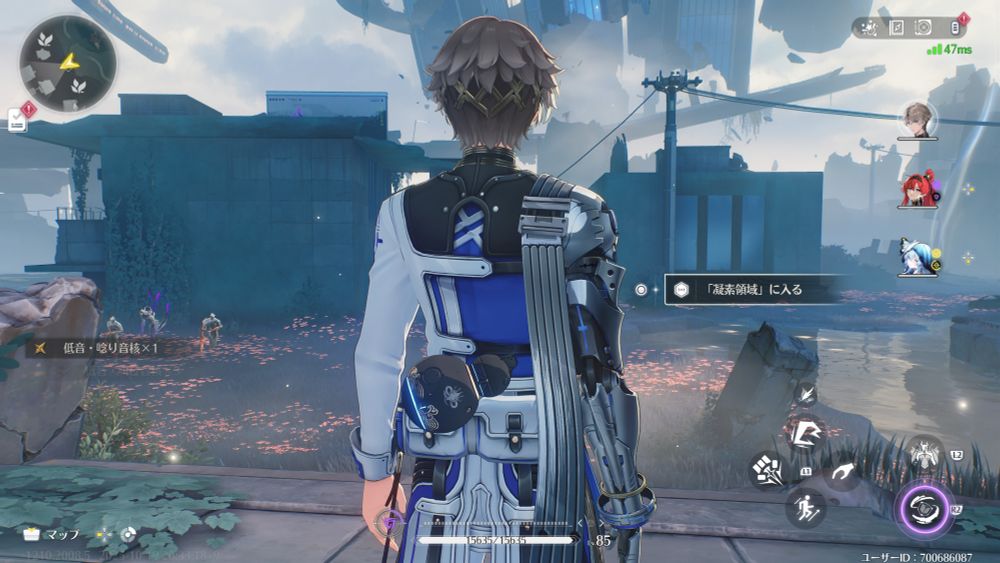Viewport: 1000px width, 563px height.
Task: Open the circular-frame icon in the top bar
Action: [924, 28]
